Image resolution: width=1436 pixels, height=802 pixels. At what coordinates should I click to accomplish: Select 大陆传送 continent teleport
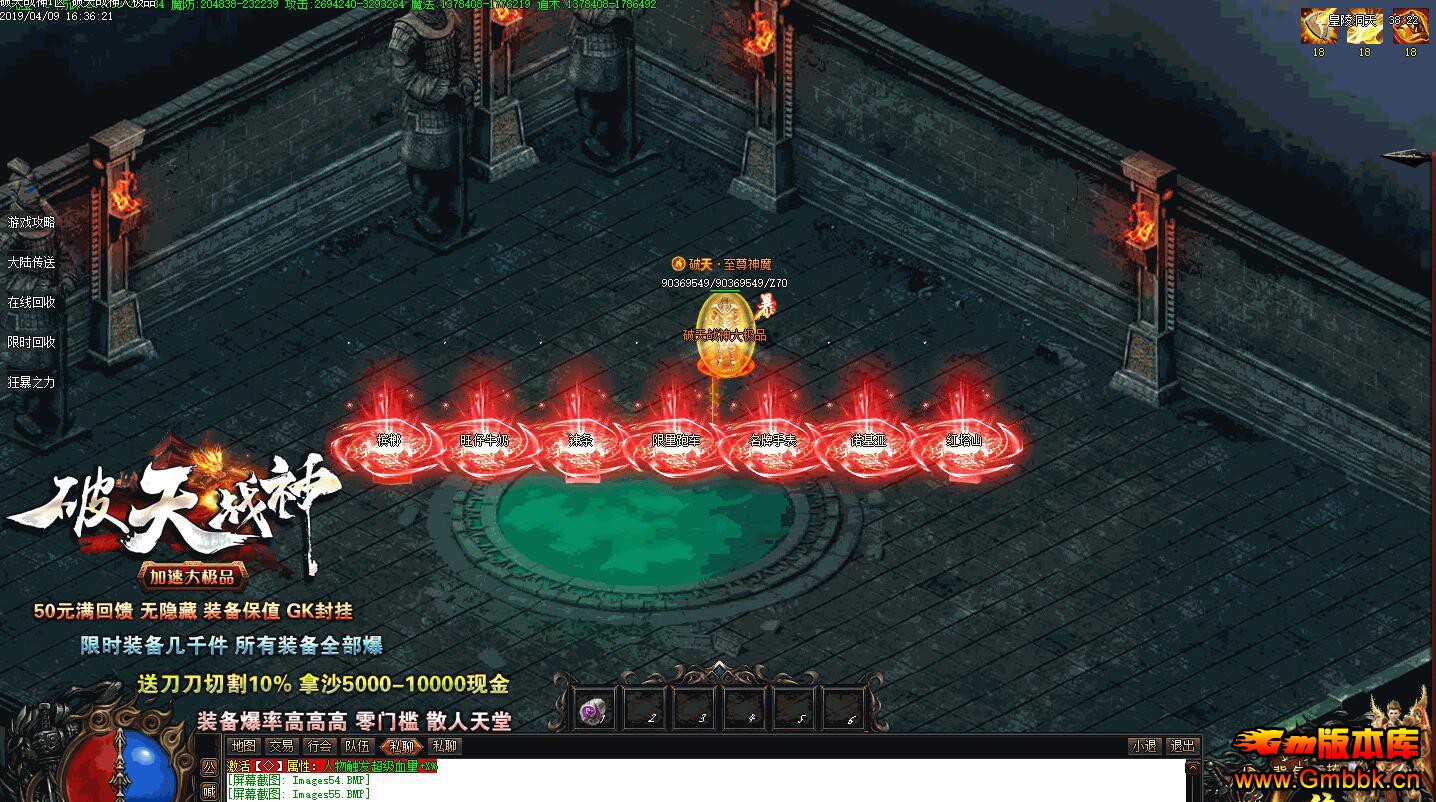[x=32, y=262]
